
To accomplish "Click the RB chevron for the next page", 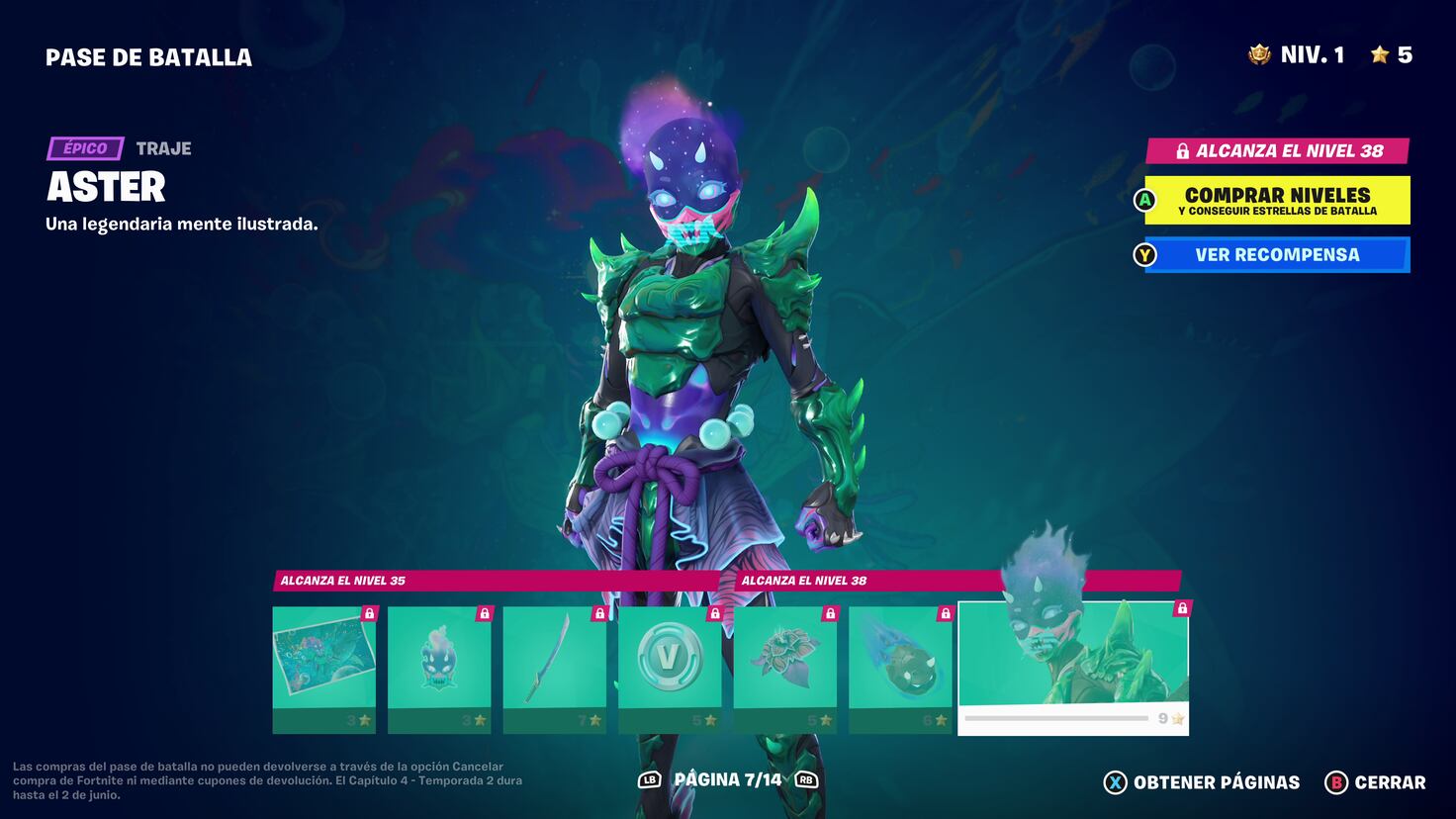I will [x=808, y=781].
